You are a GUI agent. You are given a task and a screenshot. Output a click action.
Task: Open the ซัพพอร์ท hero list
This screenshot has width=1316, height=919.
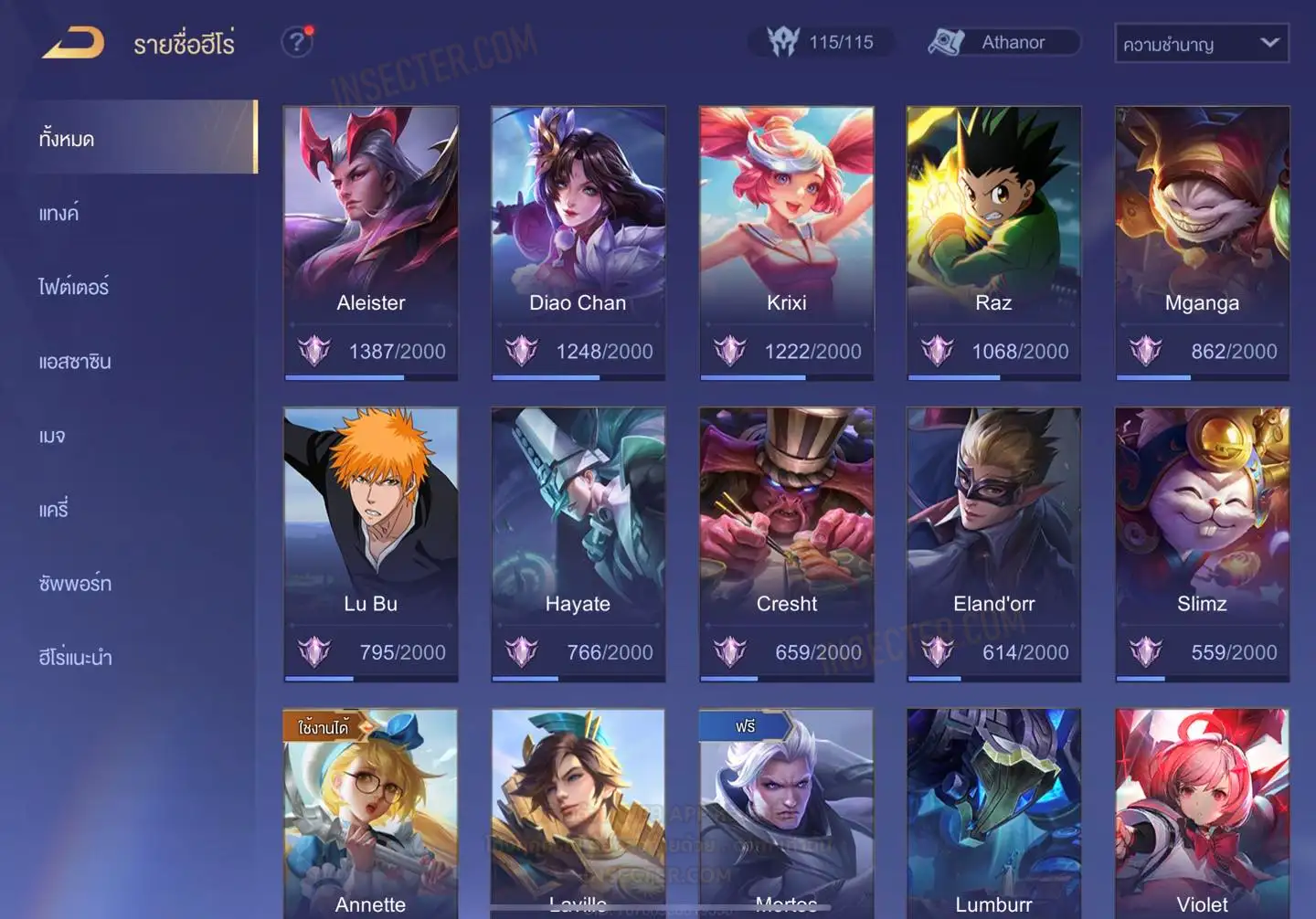tap(75, 584)
